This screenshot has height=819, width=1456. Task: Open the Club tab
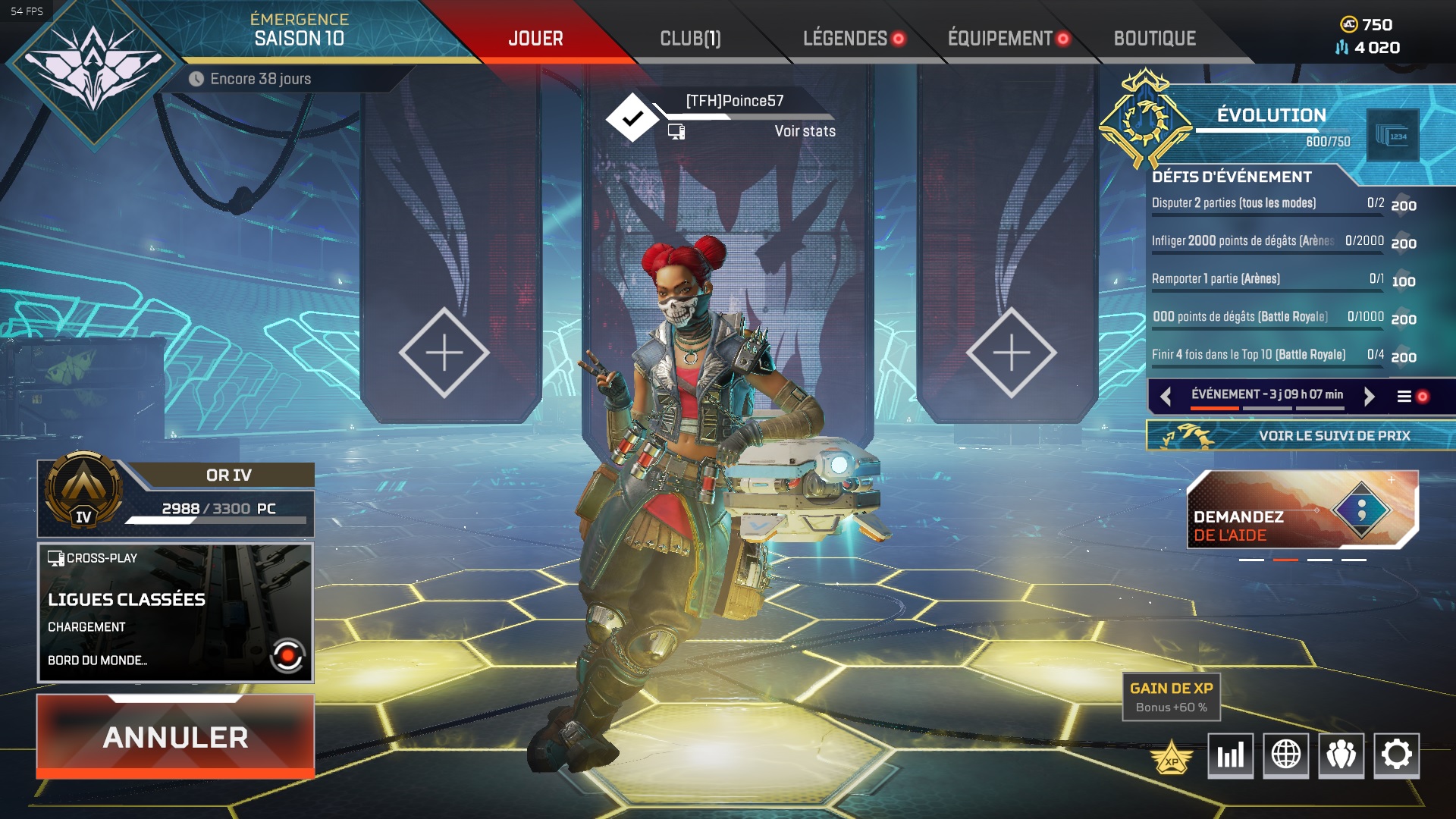(x=690, y=39)
